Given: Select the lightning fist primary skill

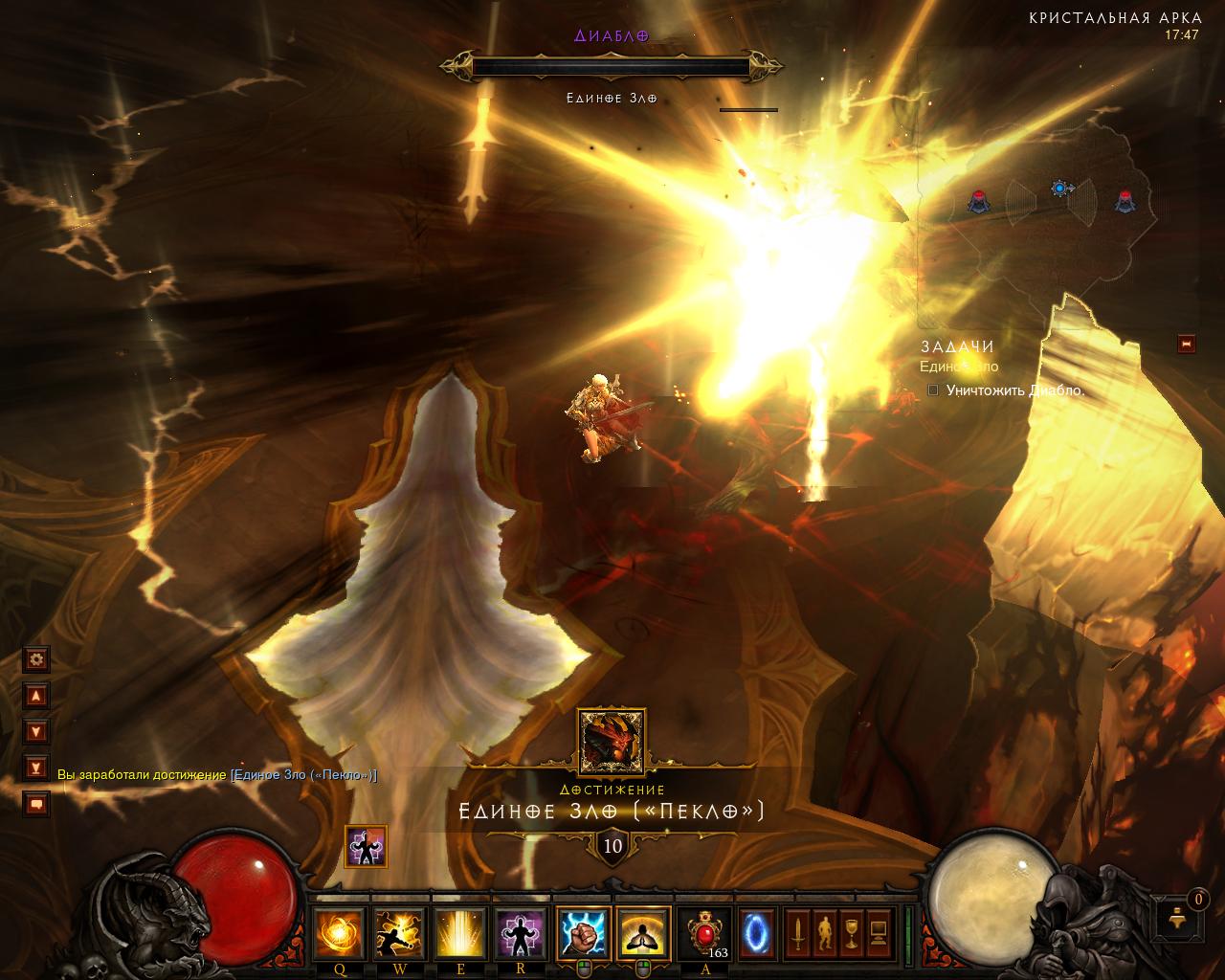Looking at the screenshot, I should [582, 934].
